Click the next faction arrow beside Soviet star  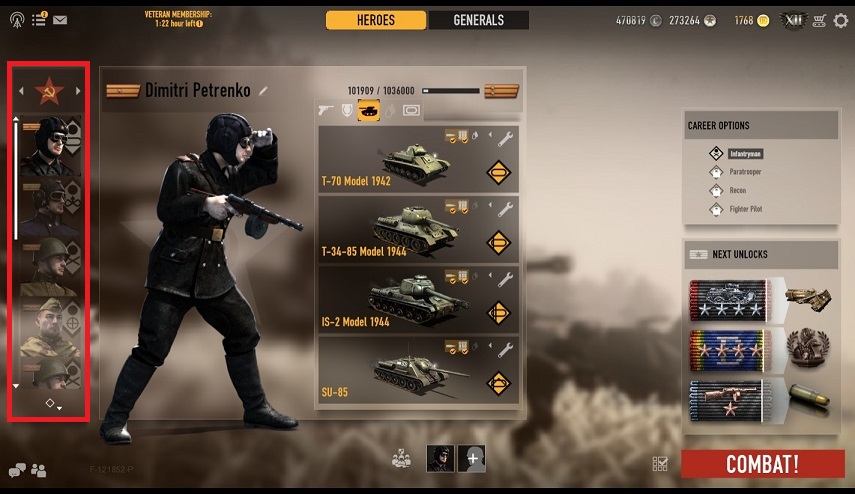click(x=78, y=92)
